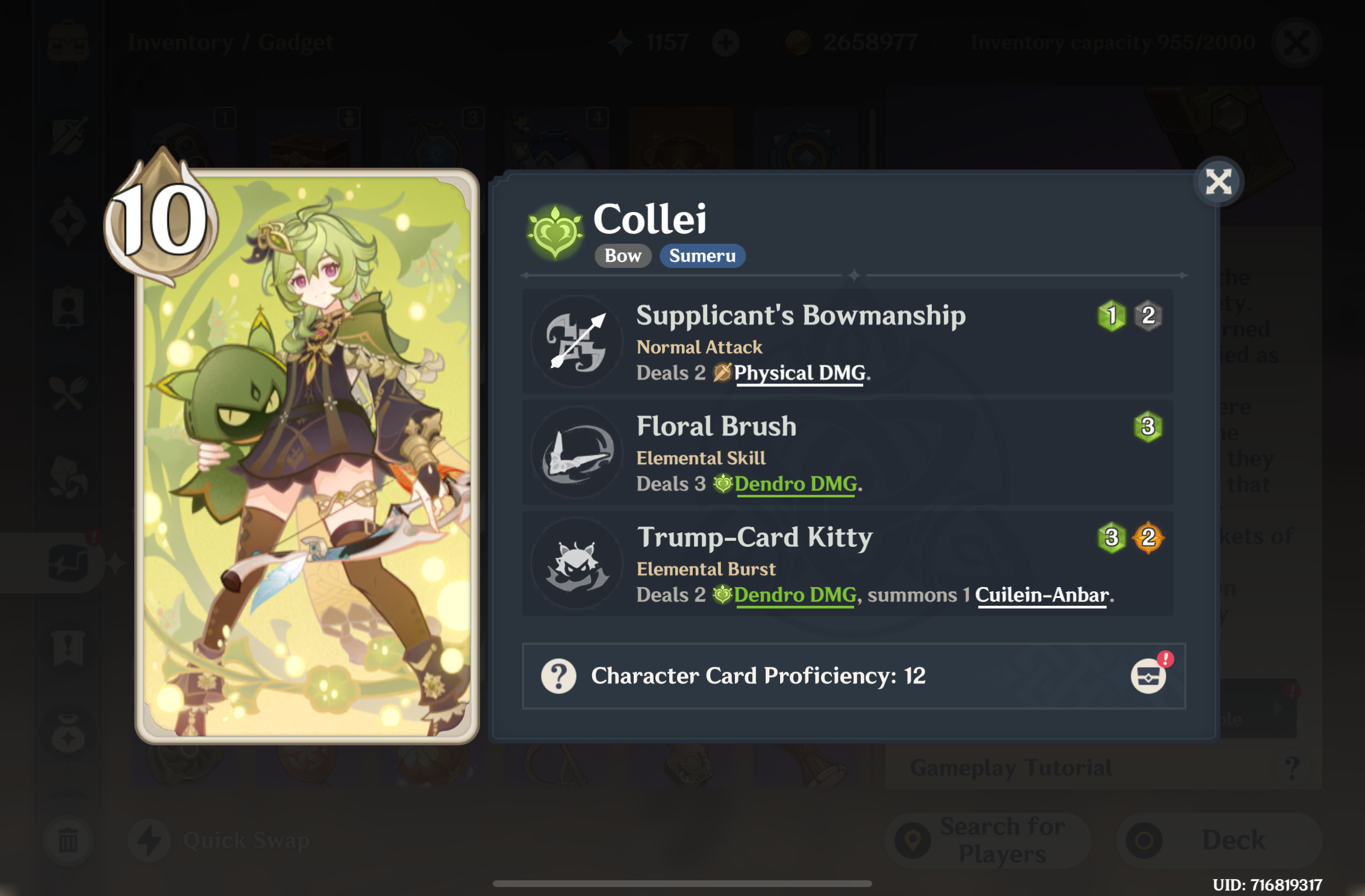Open the Precious Items category
The width and height of the screenshot is (1365, 896).
tap(69, 732)
